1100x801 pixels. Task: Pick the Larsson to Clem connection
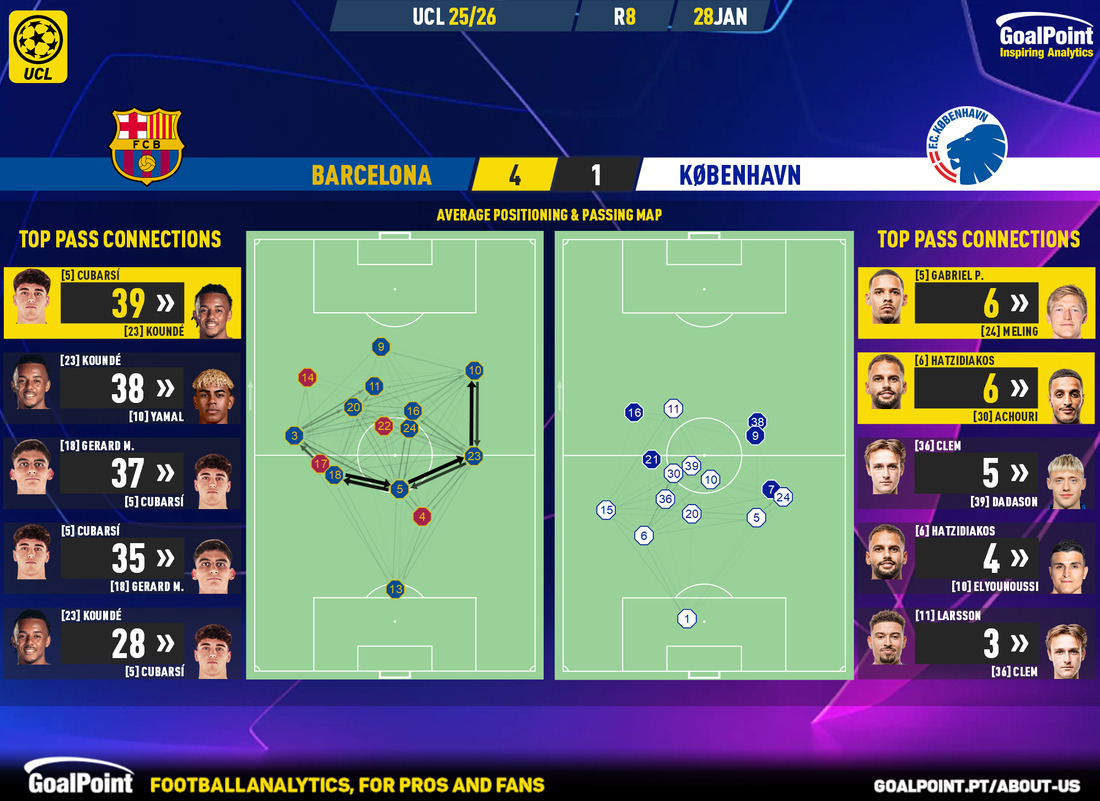tap(977, 643)
